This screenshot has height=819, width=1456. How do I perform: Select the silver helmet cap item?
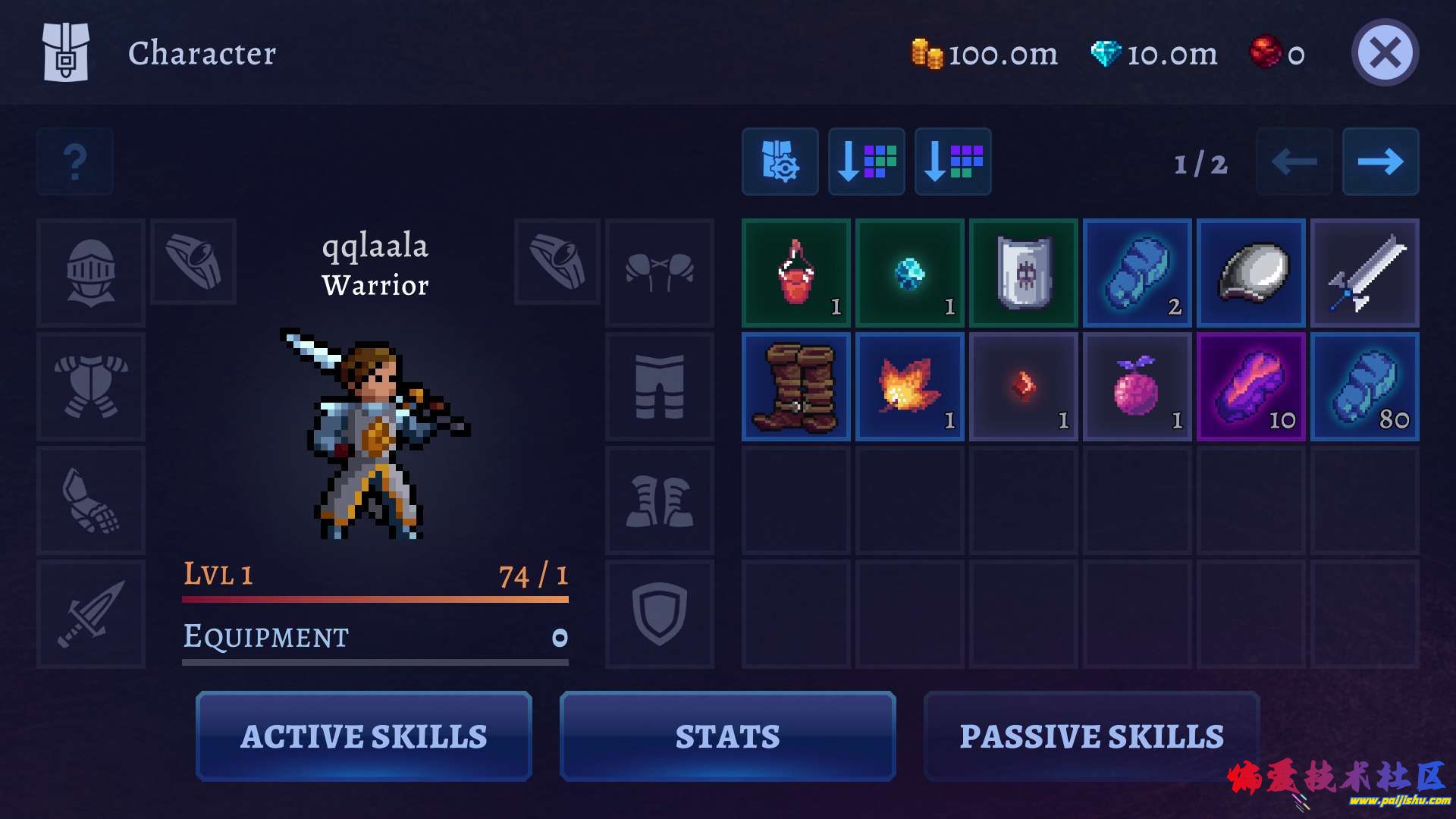click(1251, 273)
